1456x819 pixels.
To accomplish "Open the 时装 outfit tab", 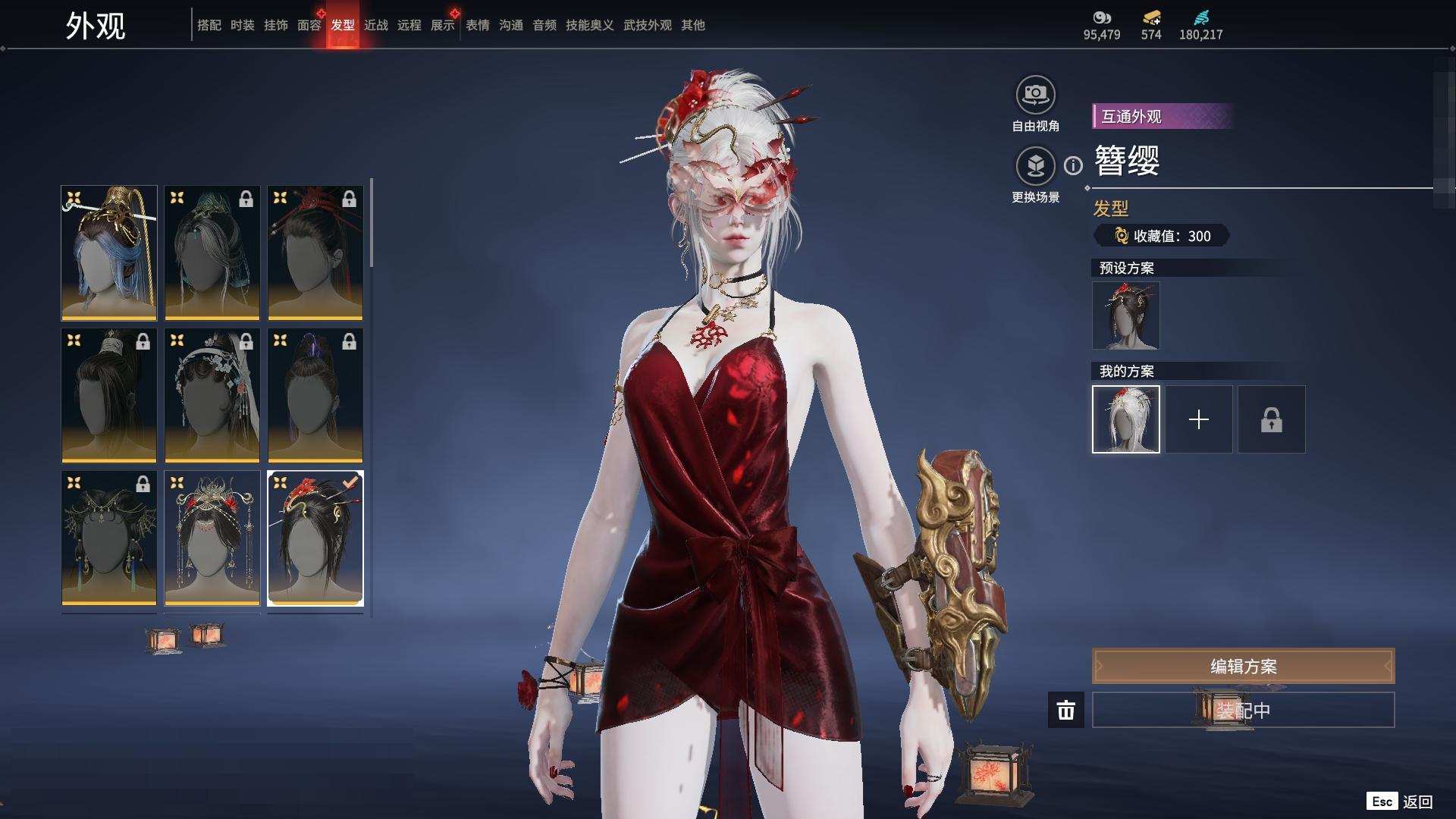I will (x=242, y=25).
